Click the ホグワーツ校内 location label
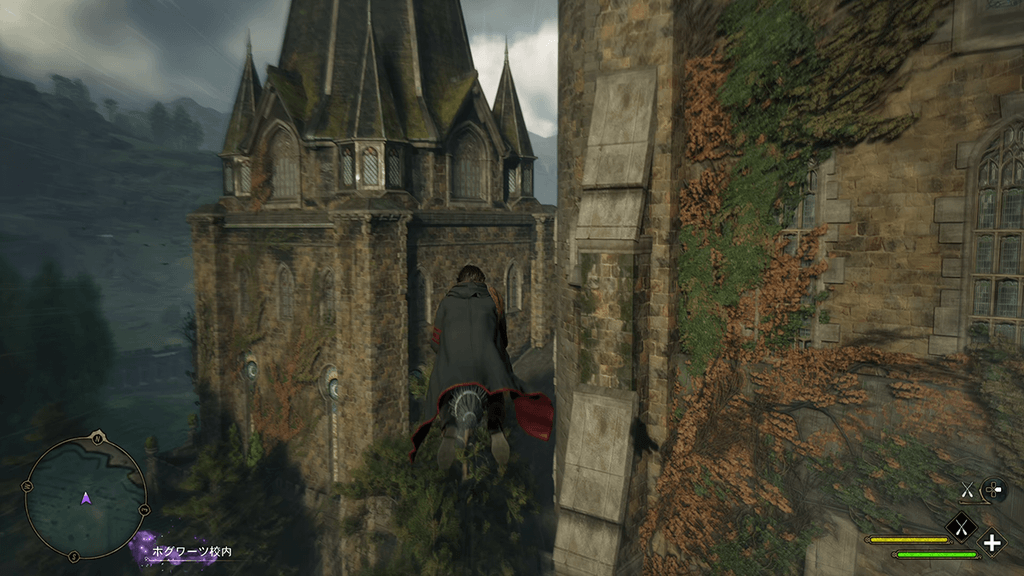Image resolution: width=1024 pixels, height=576 pixels. tap(195, 551)
